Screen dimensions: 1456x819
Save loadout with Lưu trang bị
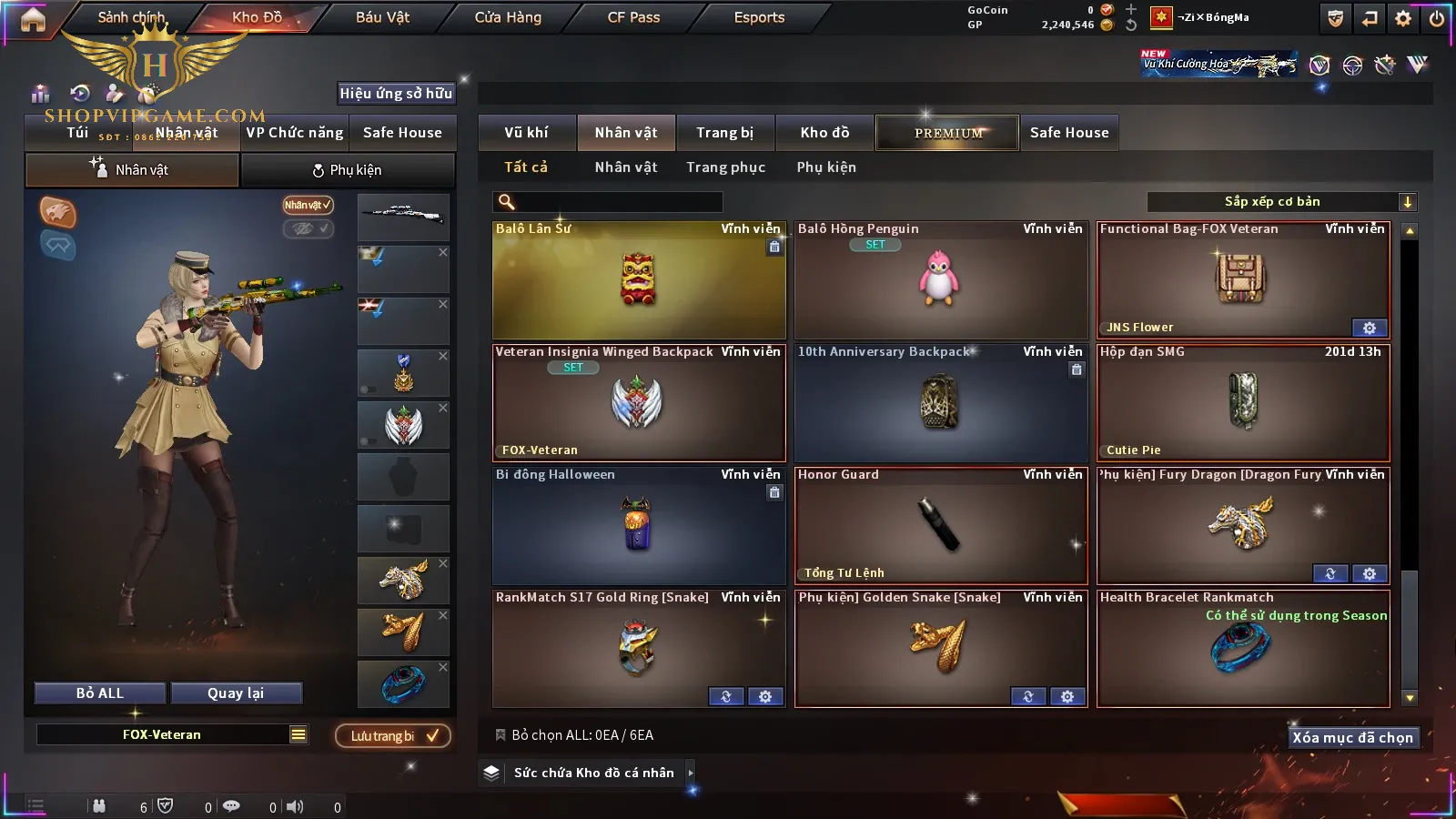[x=393, y=735]
